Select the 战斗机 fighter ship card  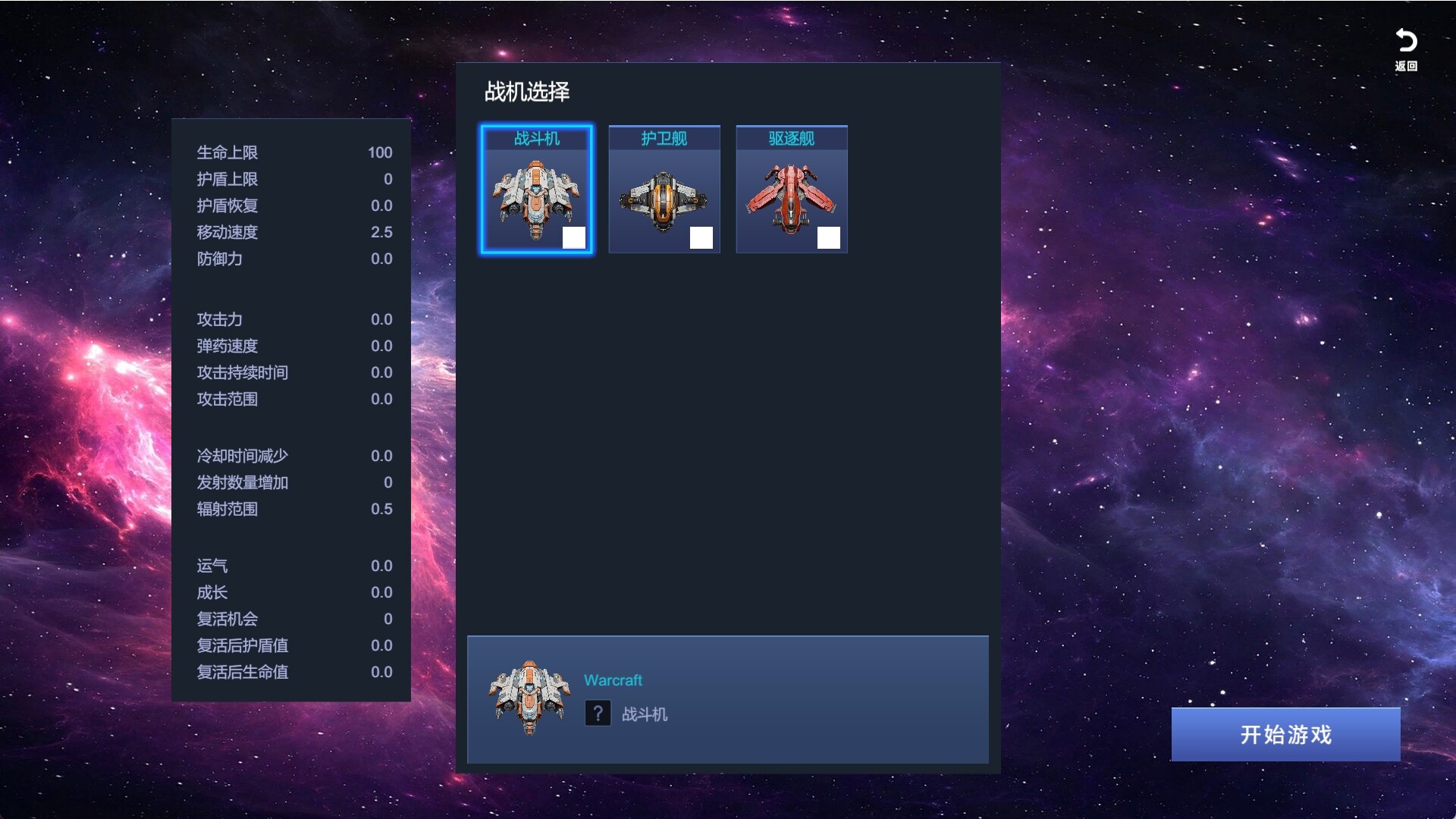pos(536,190)
